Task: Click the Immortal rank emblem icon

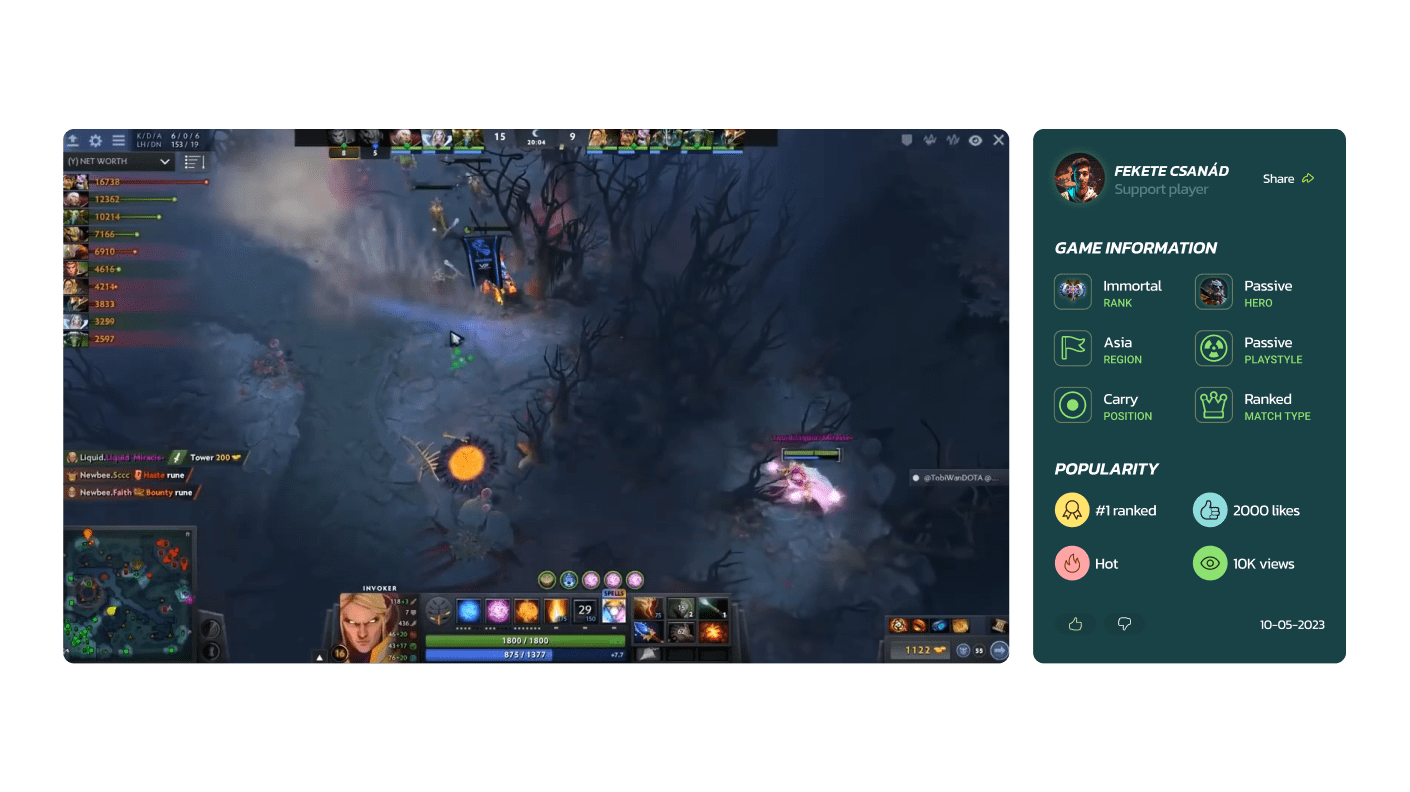Action: pos(1072,292)
